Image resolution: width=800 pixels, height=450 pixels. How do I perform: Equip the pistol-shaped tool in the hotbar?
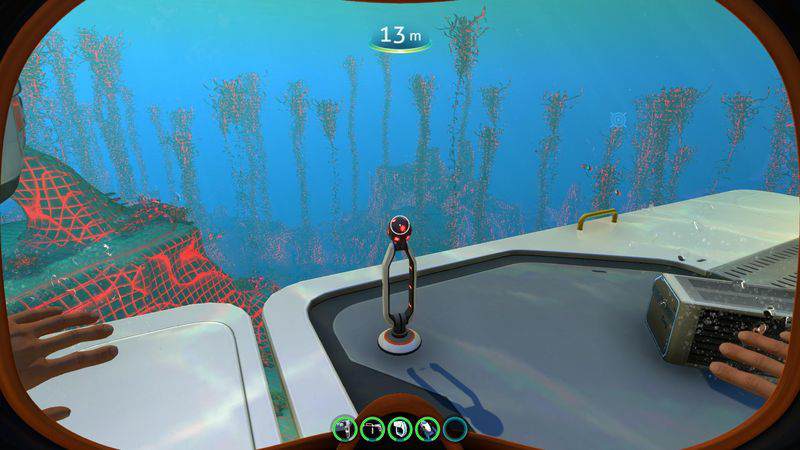point(372,429)
